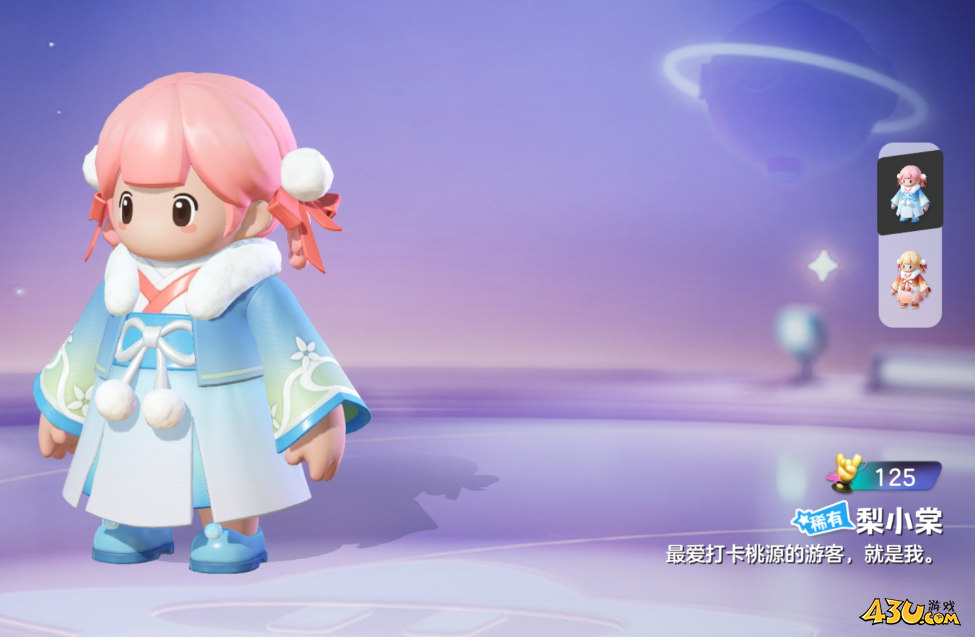Choose the pink outfit variant thumbnail
This screenshot has height=637, width=975.
coord(909,279)
